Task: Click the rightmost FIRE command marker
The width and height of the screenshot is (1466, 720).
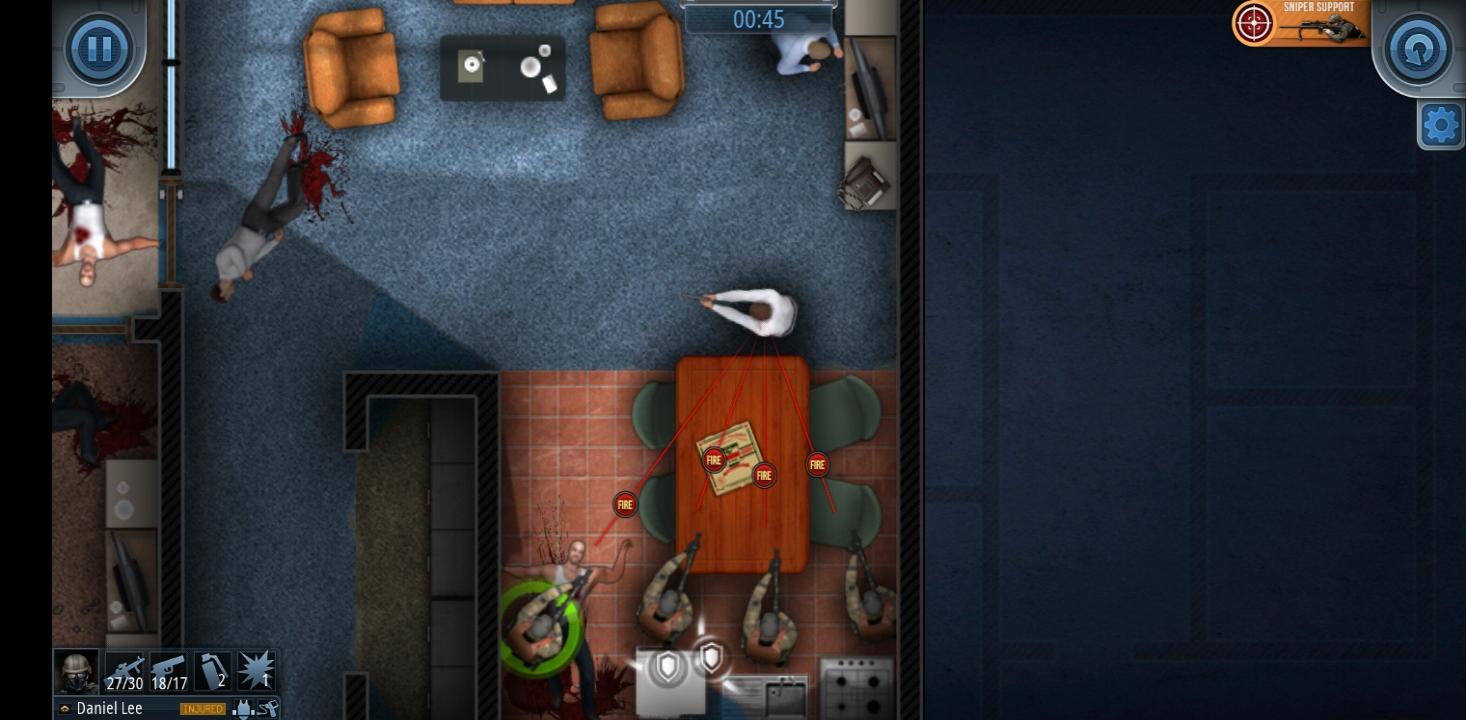Action: [817, 463]
